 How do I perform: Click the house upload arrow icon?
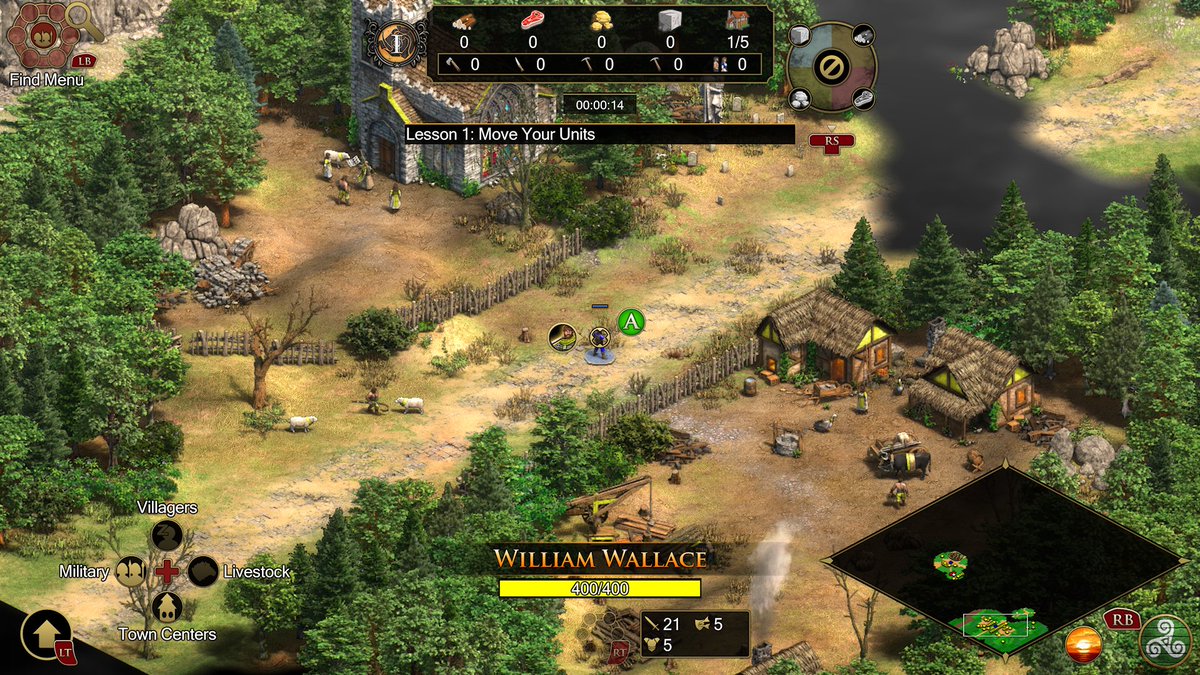[45, 635]
